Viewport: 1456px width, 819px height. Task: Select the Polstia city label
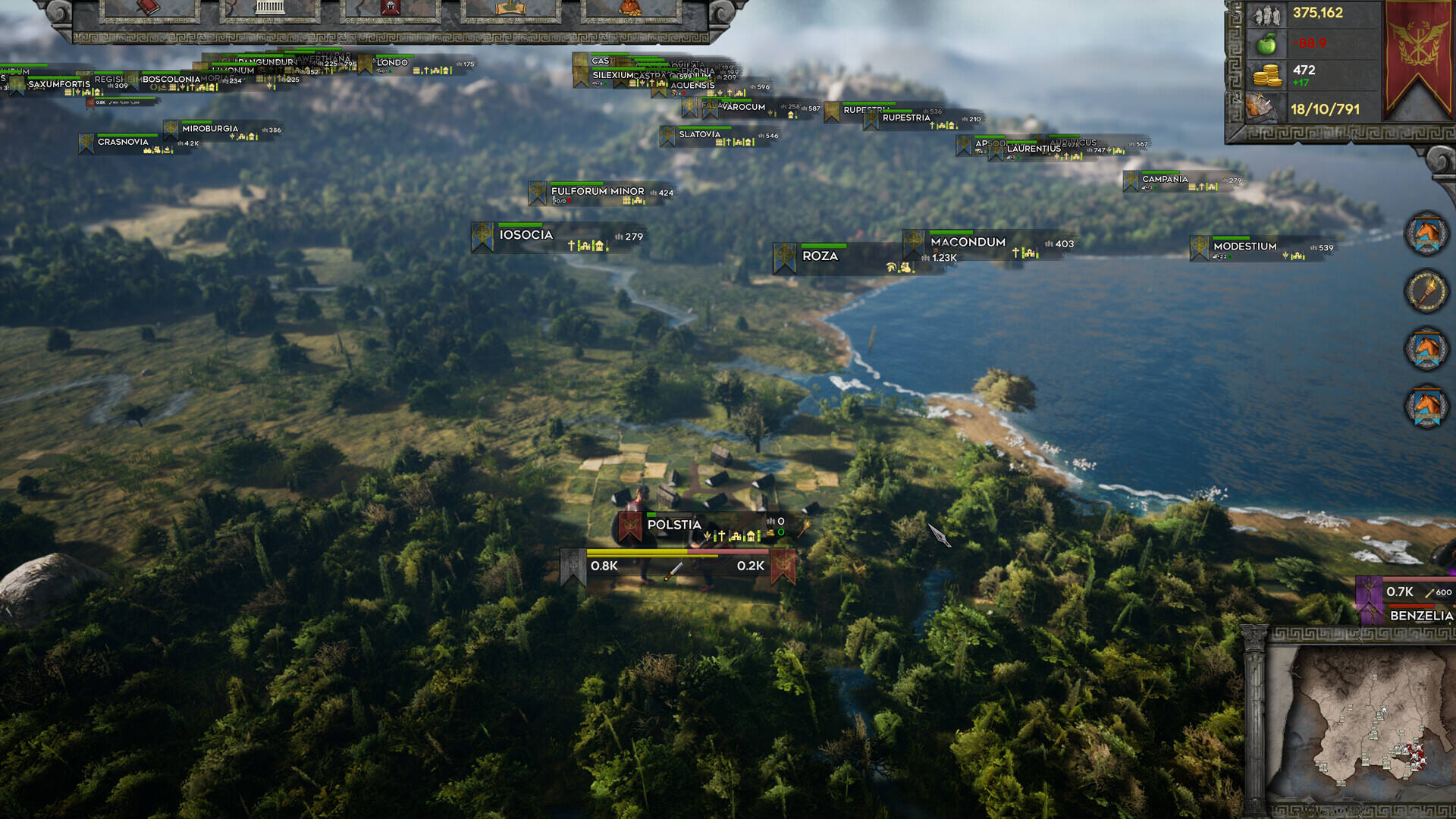click(x=673, y=525)
